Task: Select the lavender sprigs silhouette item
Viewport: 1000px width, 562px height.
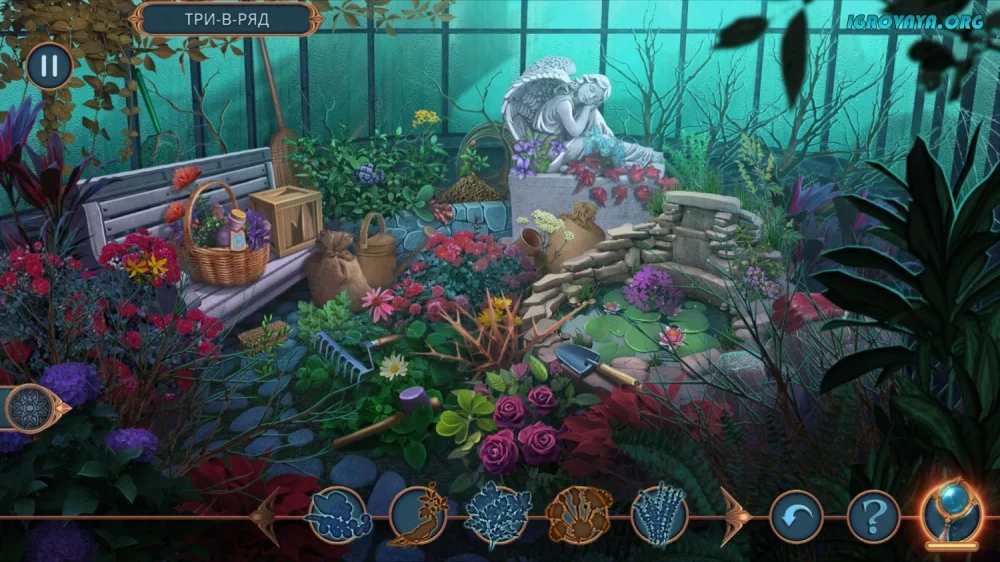Action: (660, 515)
